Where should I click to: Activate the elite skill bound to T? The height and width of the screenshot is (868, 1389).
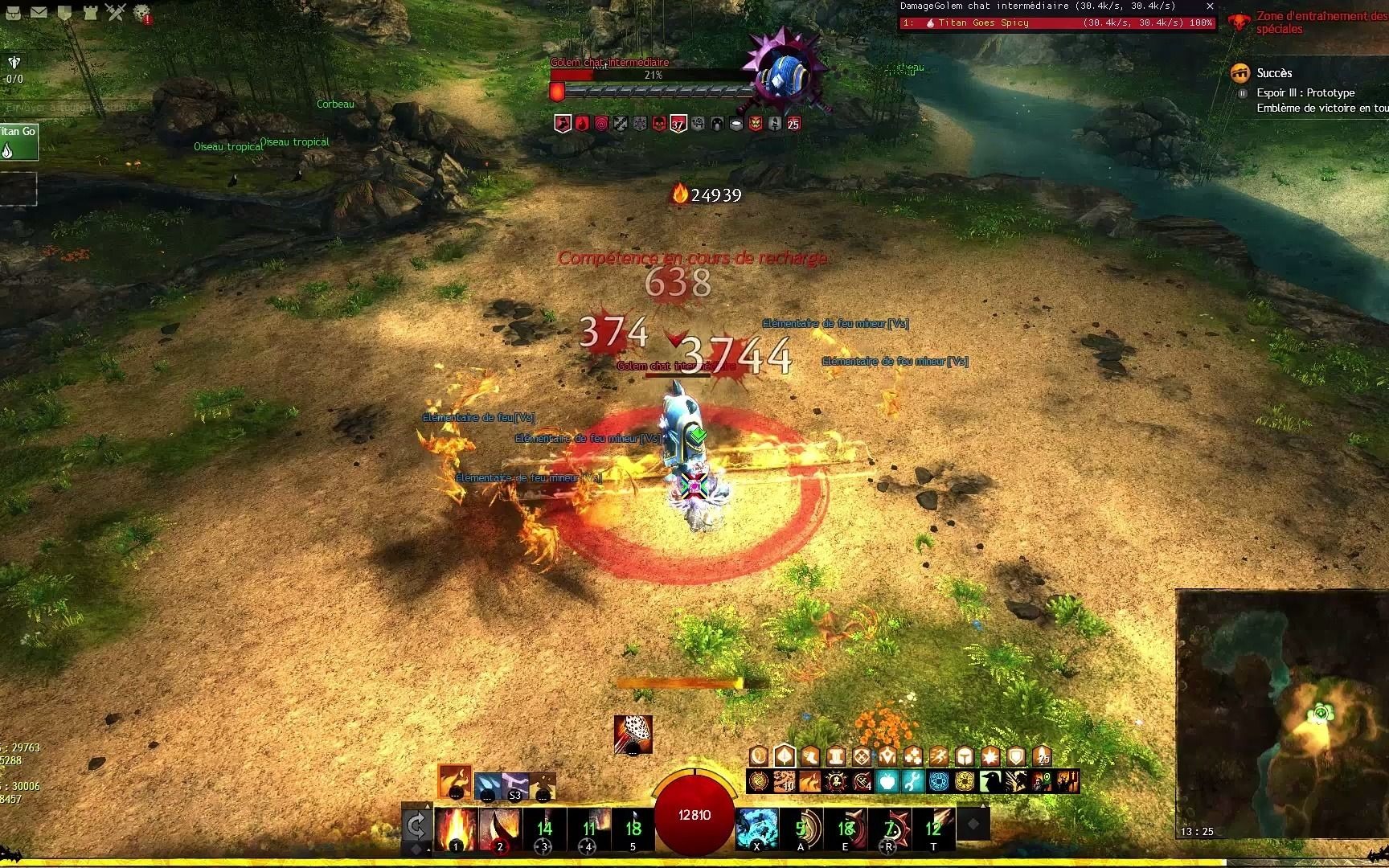(x=934, y=828)
